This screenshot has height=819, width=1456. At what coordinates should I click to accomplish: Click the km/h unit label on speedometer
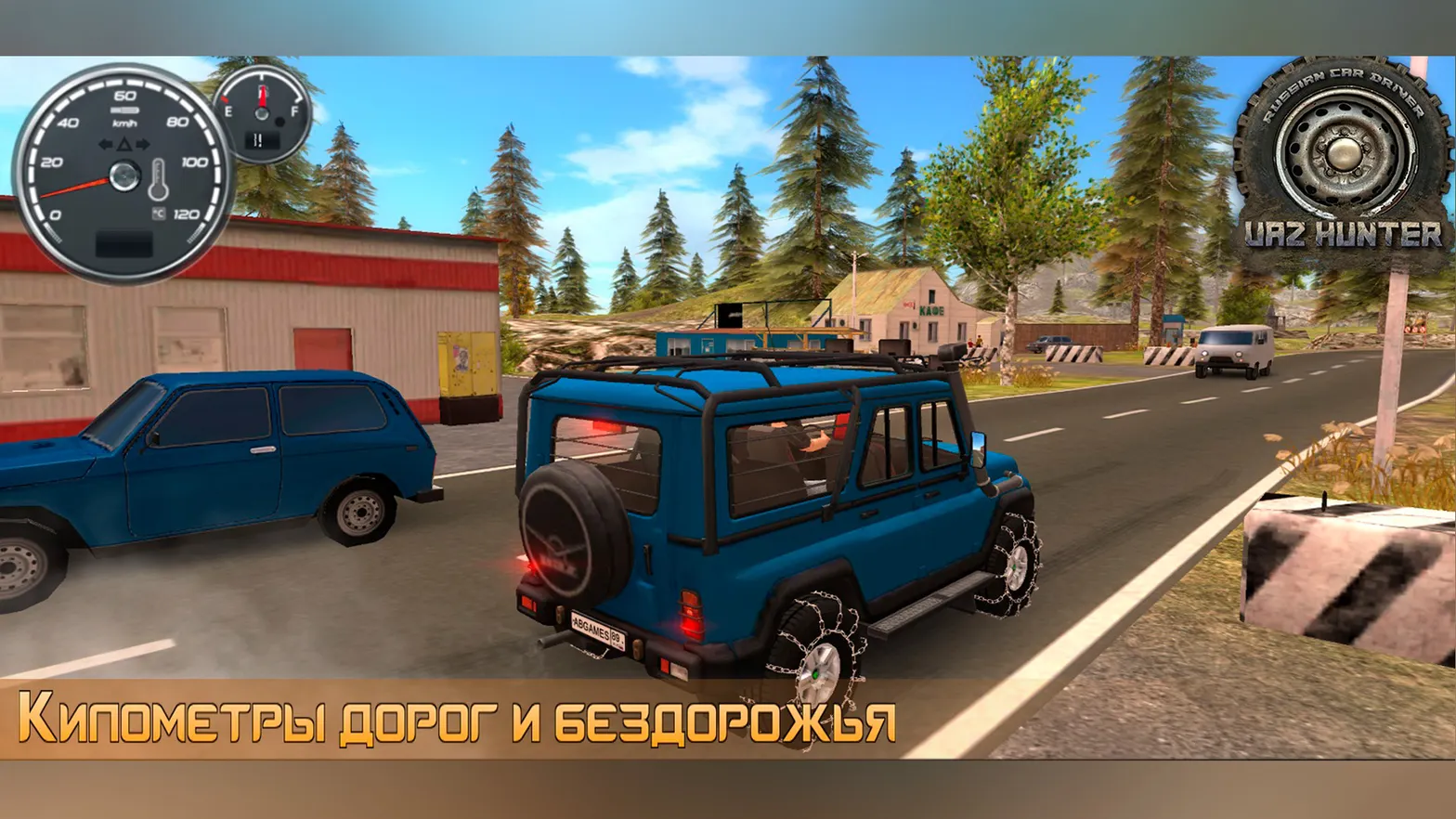point(123,123)
